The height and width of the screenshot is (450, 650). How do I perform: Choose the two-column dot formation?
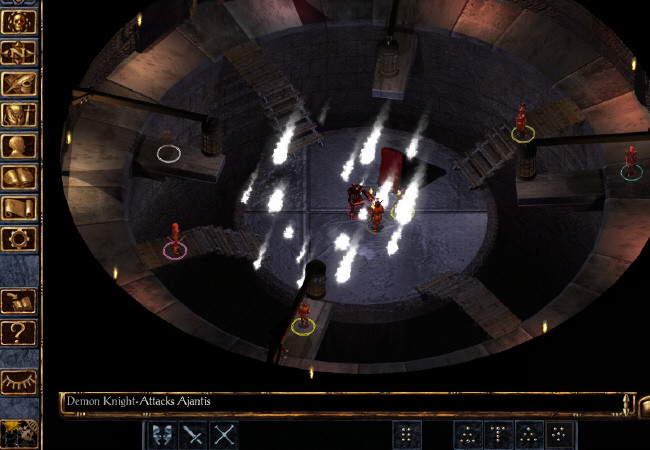(x=407, y=434)
